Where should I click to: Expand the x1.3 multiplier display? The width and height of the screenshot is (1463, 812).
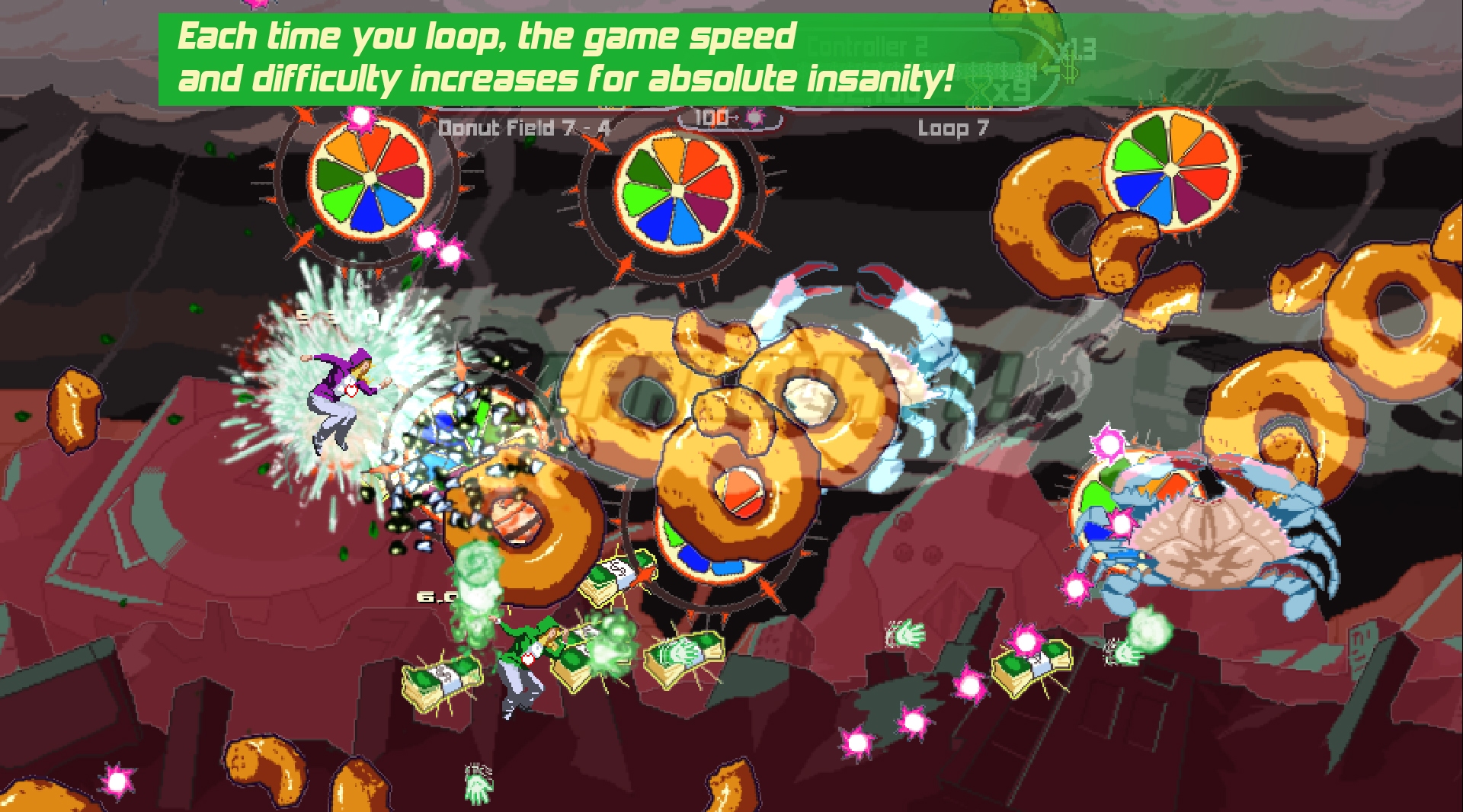tap(1079, 48)
